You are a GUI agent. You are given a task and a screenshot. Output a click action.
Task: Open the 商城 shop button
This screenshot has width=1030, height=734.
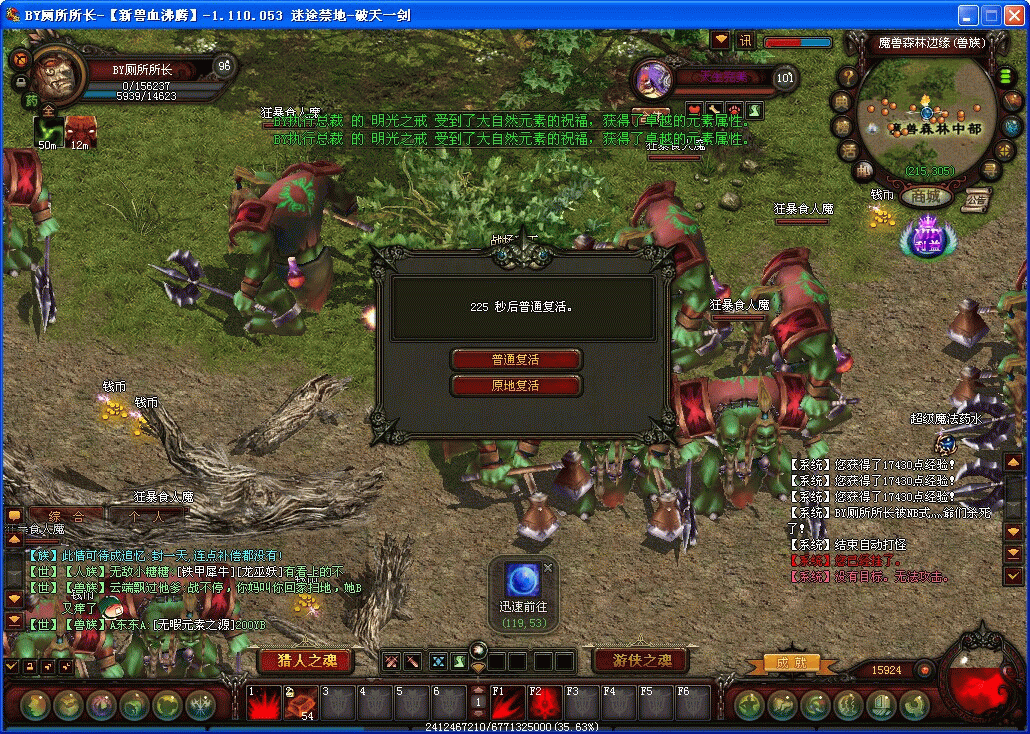point(925,197)
